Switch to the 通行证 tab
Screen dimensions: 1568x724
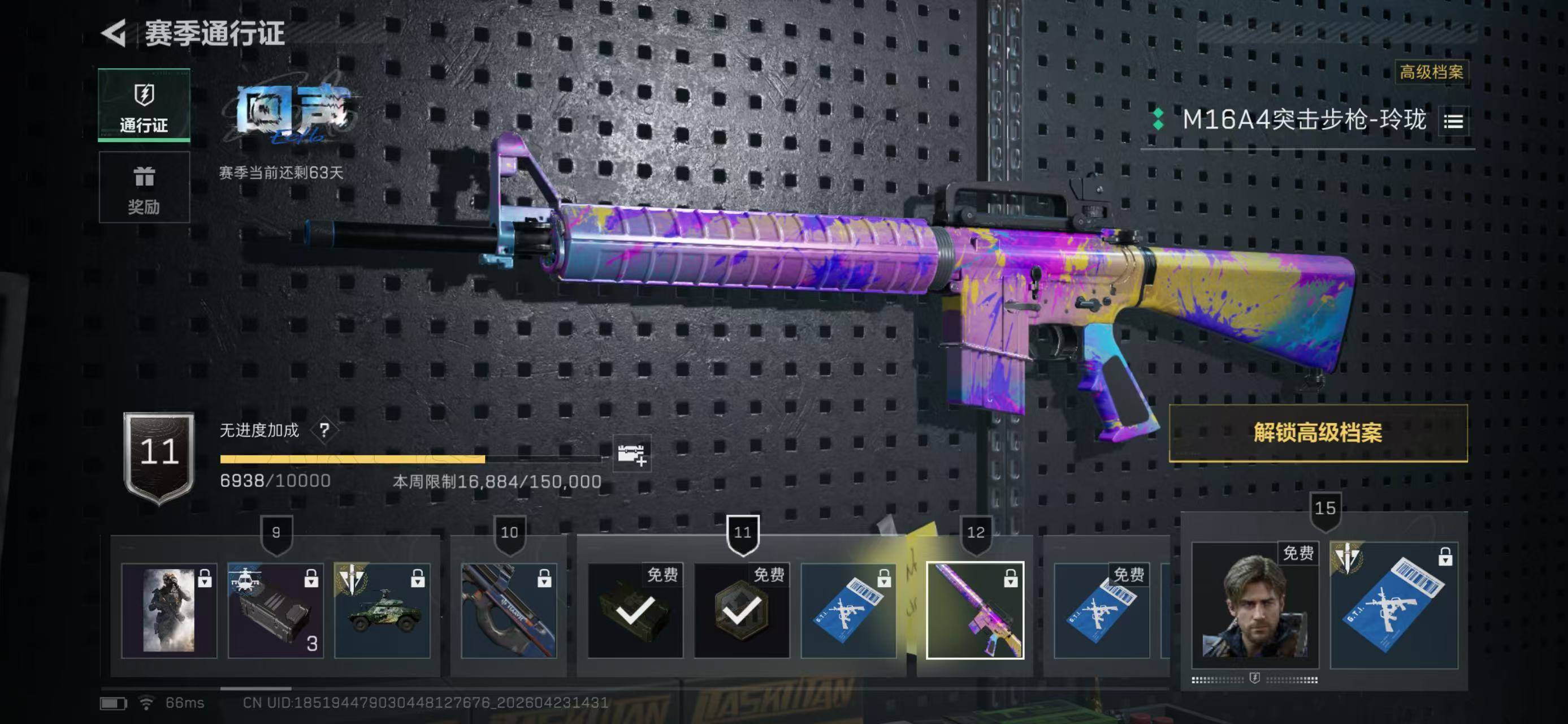pos(144,105)
